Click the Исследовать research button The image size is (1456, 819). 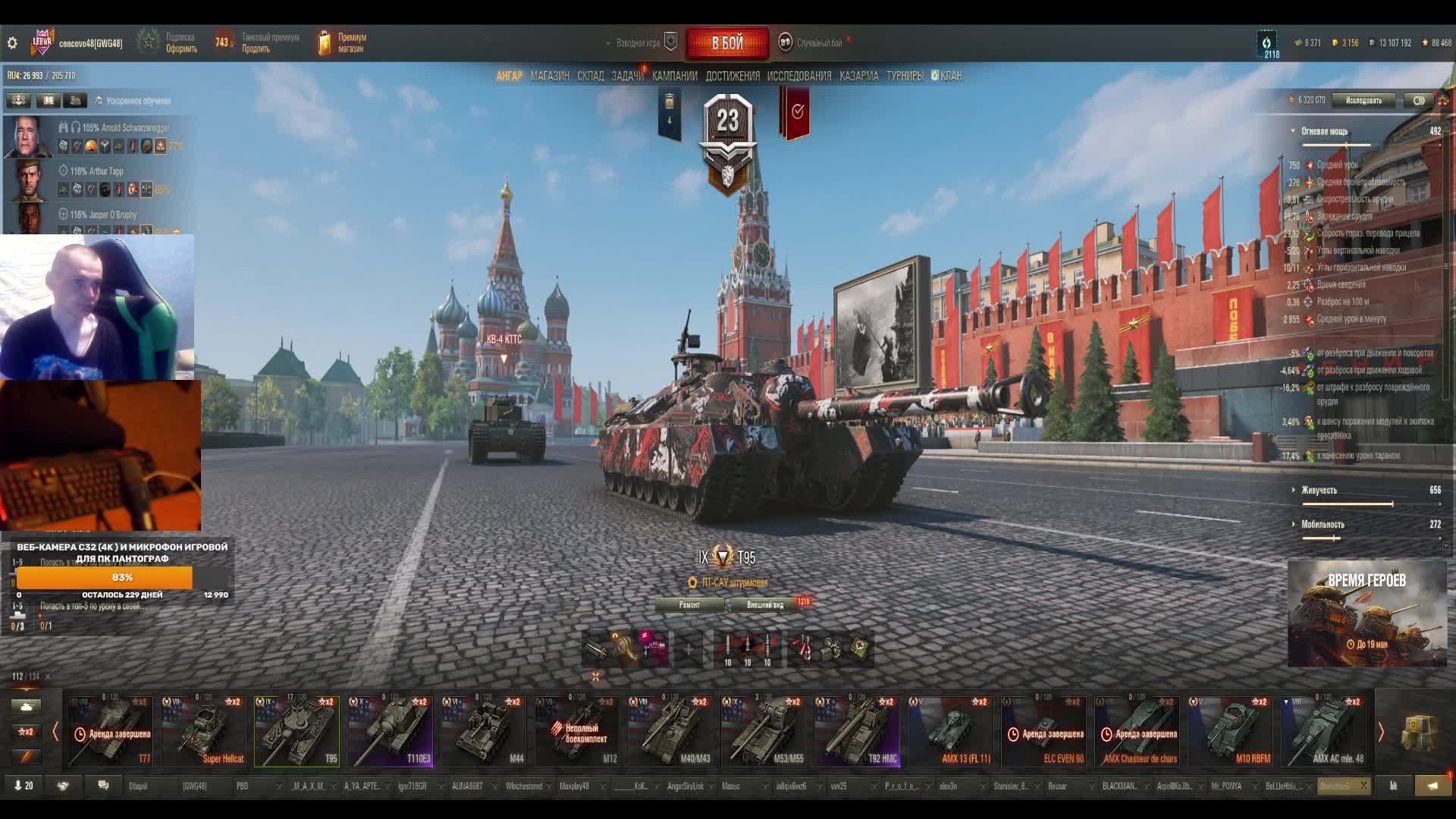(1363, 100)
